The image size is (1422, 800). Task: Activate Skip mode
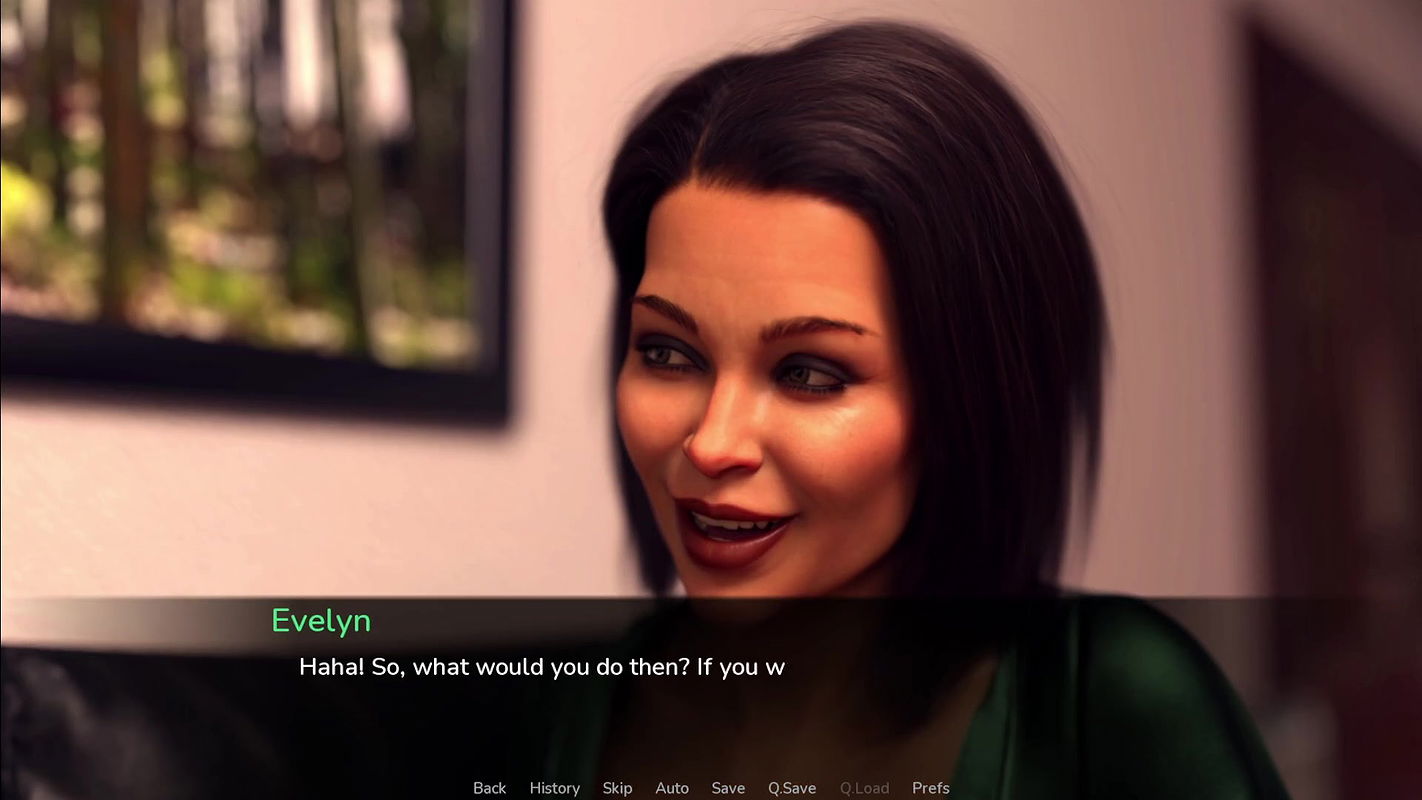tap(617, 788)
